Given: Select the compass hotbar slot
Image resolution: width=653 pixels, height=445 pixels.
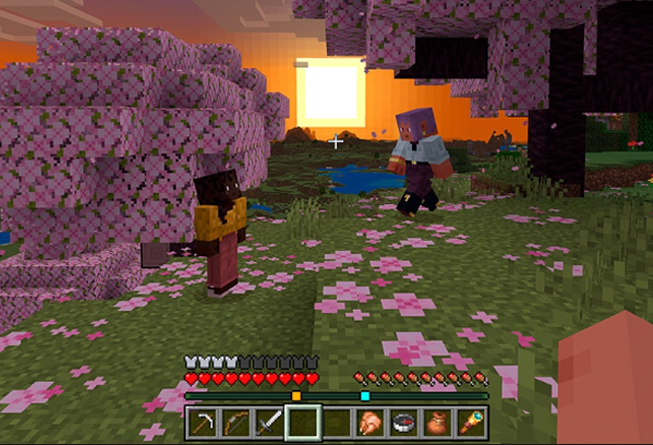Looking at the screenshot, I should pyautogui.click(x=404, y=423).
